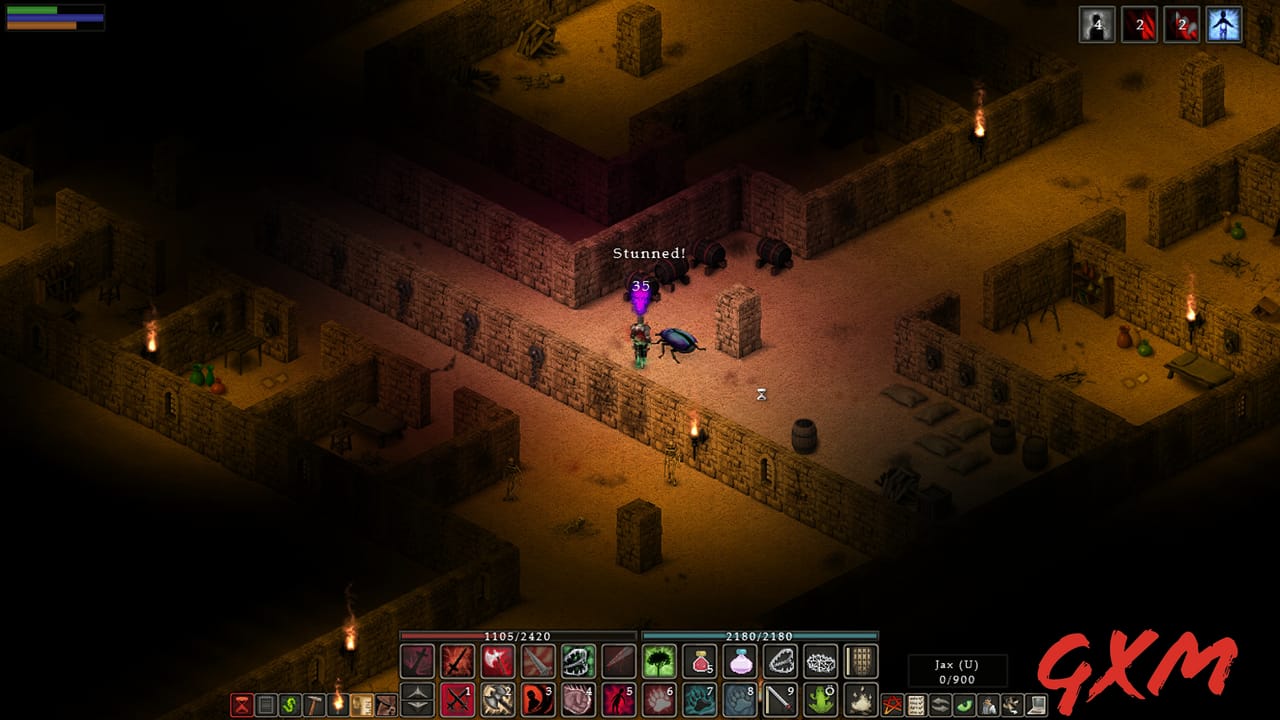Screen dimensions: 1280x720
Task: Click the torch light icon near bottom-left
Action: click(x=338, y=705)
